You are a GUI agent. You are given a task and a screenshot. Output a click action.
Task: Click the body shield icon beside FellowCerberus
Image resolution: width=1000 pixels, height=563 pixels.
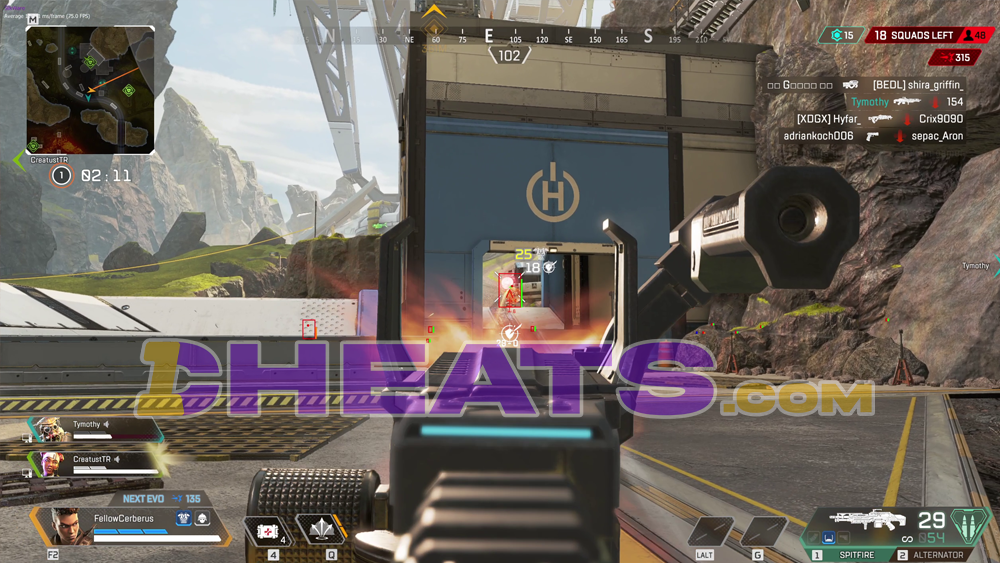(x=183, y=519)
